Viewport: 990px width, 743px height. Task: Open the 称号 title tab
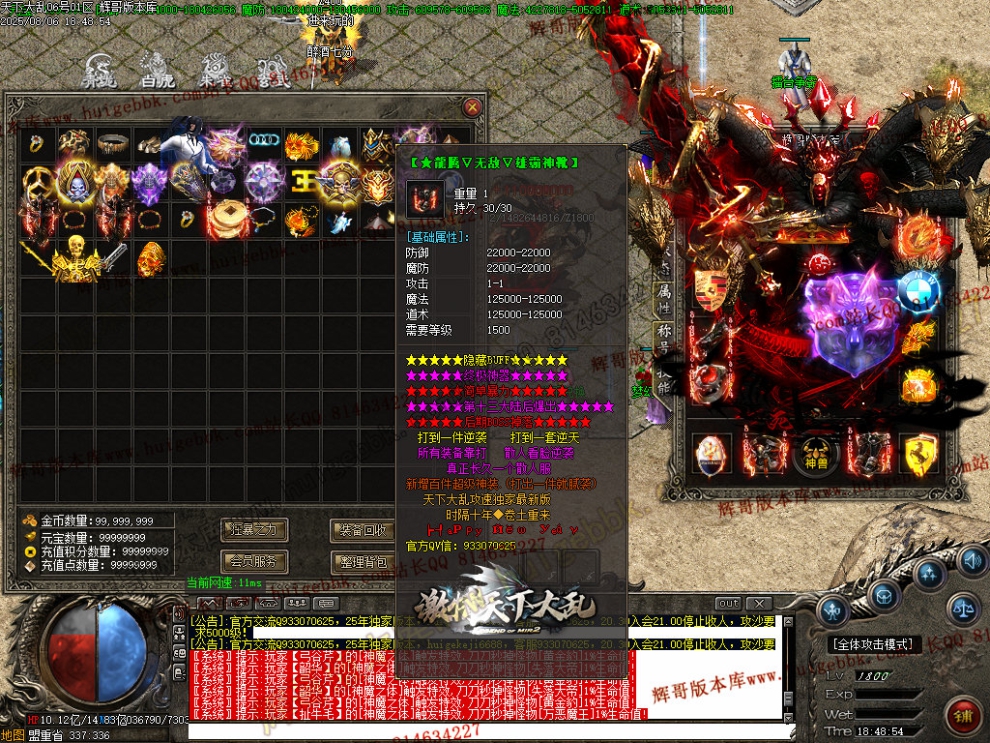pos(662,332)
